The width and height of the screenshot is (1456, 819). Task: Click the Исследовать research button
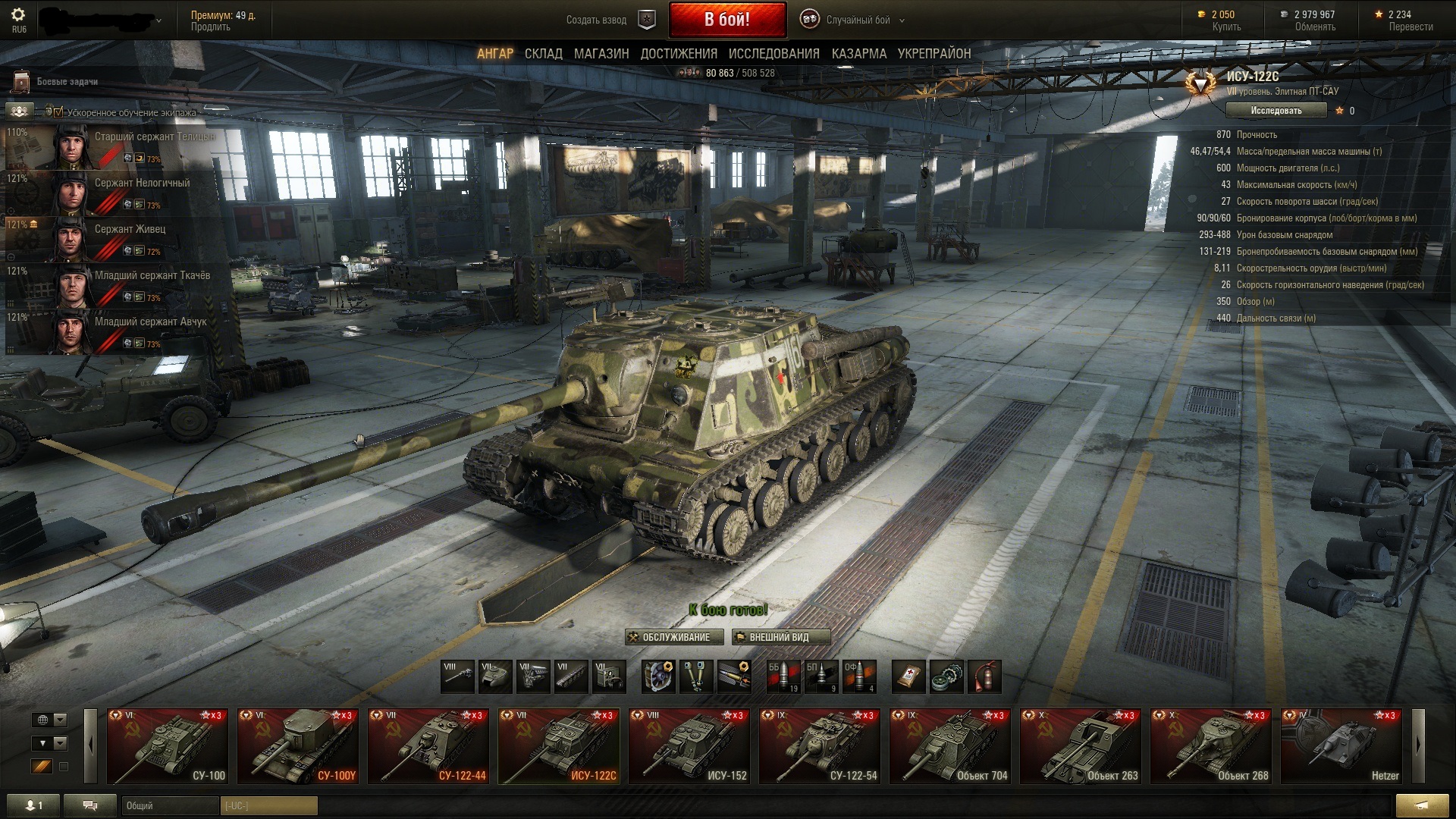(1276, 111)
